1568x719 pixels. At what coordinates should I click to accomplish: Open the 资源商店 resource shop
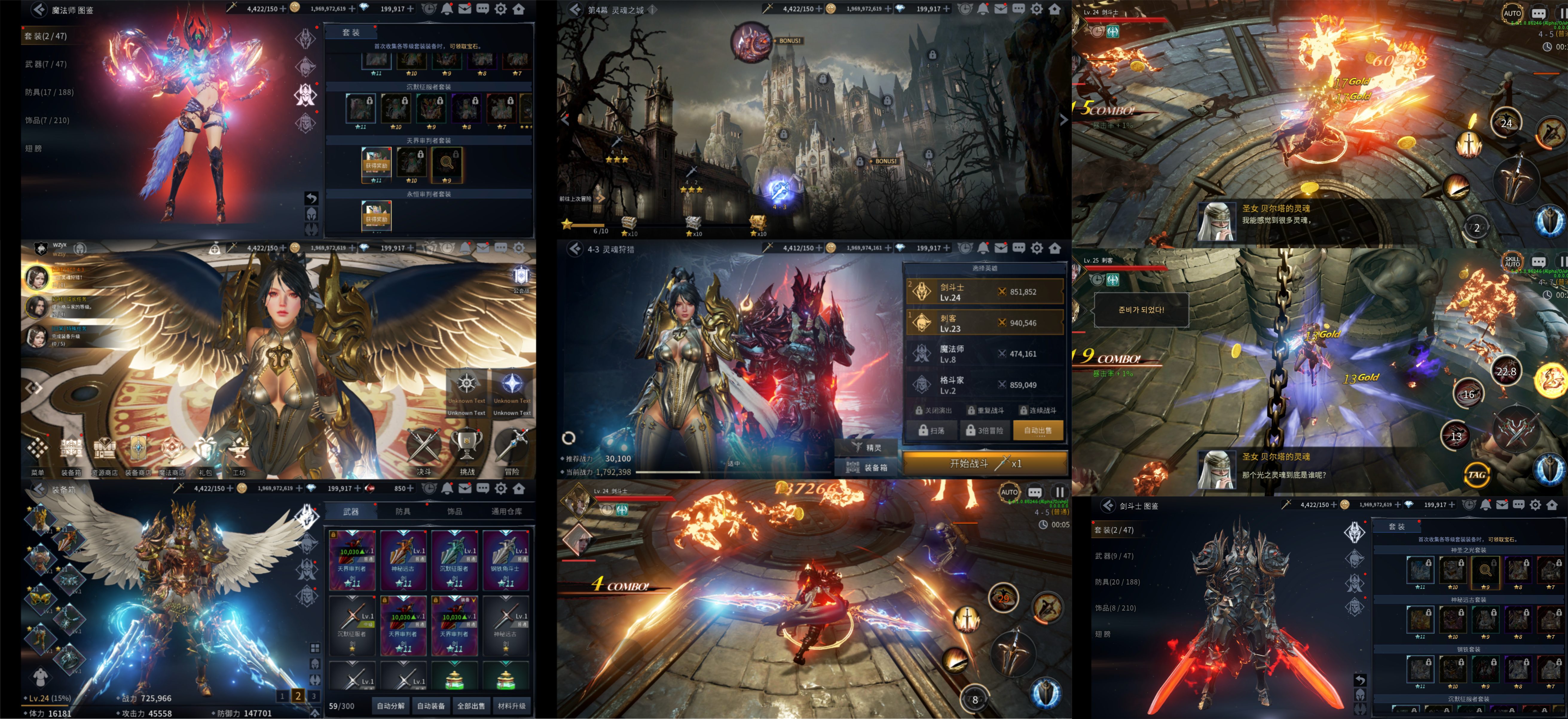pos(104,454)
